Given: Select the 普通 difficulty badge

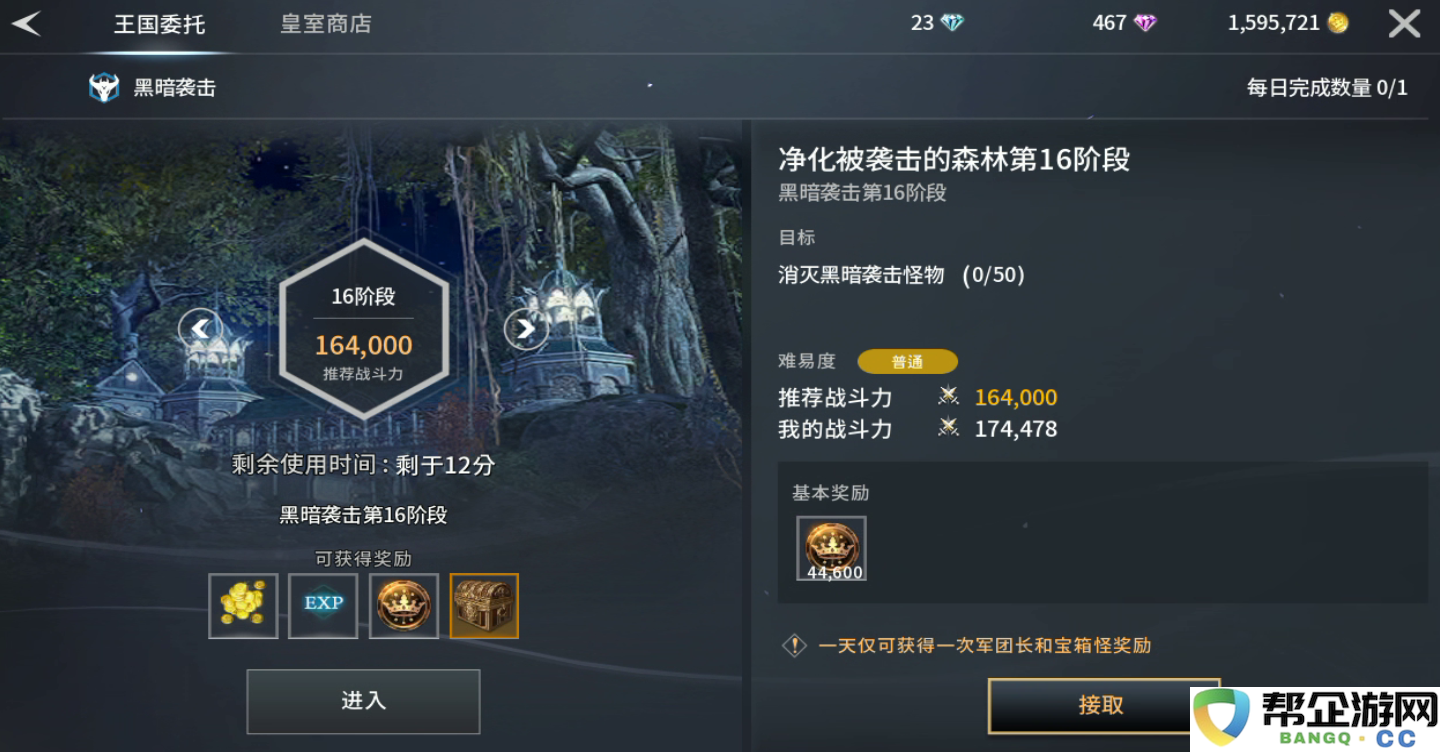Looking at the screenshot, I should point(907,361).
